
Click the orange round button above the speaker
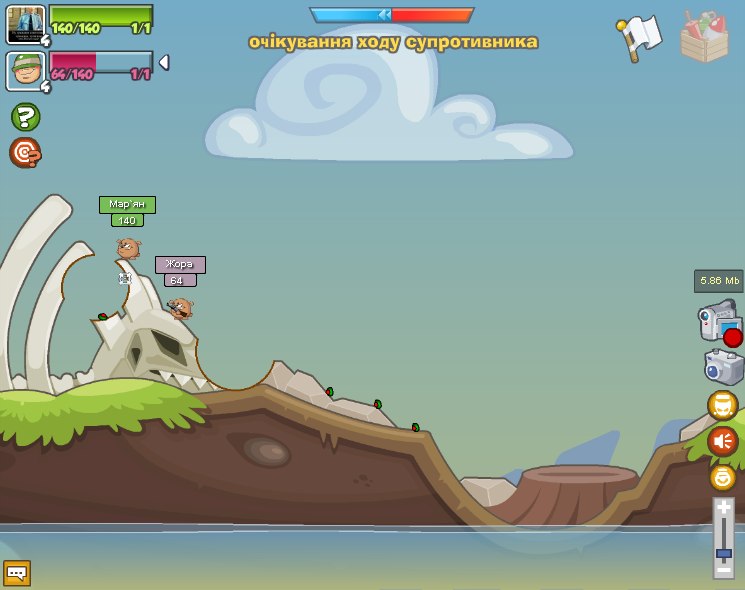pyautogui.click(x=723, y=405)
